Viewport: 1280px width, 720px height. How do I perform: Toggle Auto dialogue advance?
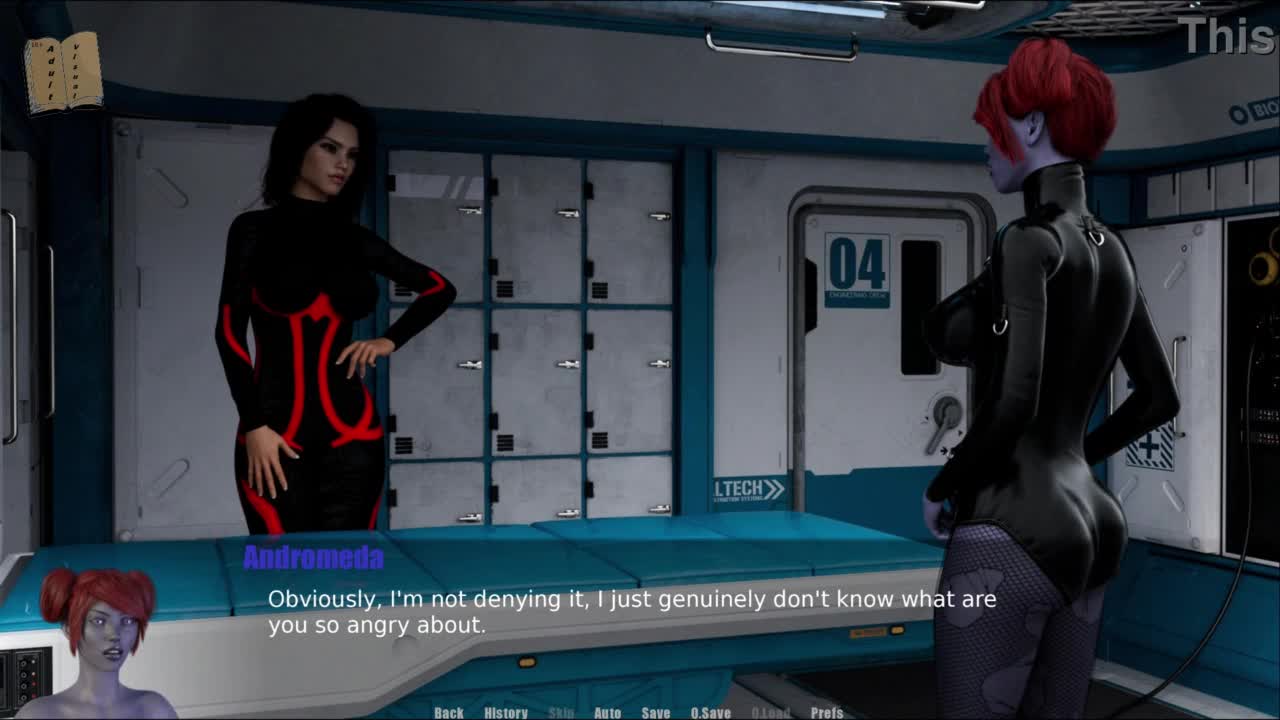607,712
